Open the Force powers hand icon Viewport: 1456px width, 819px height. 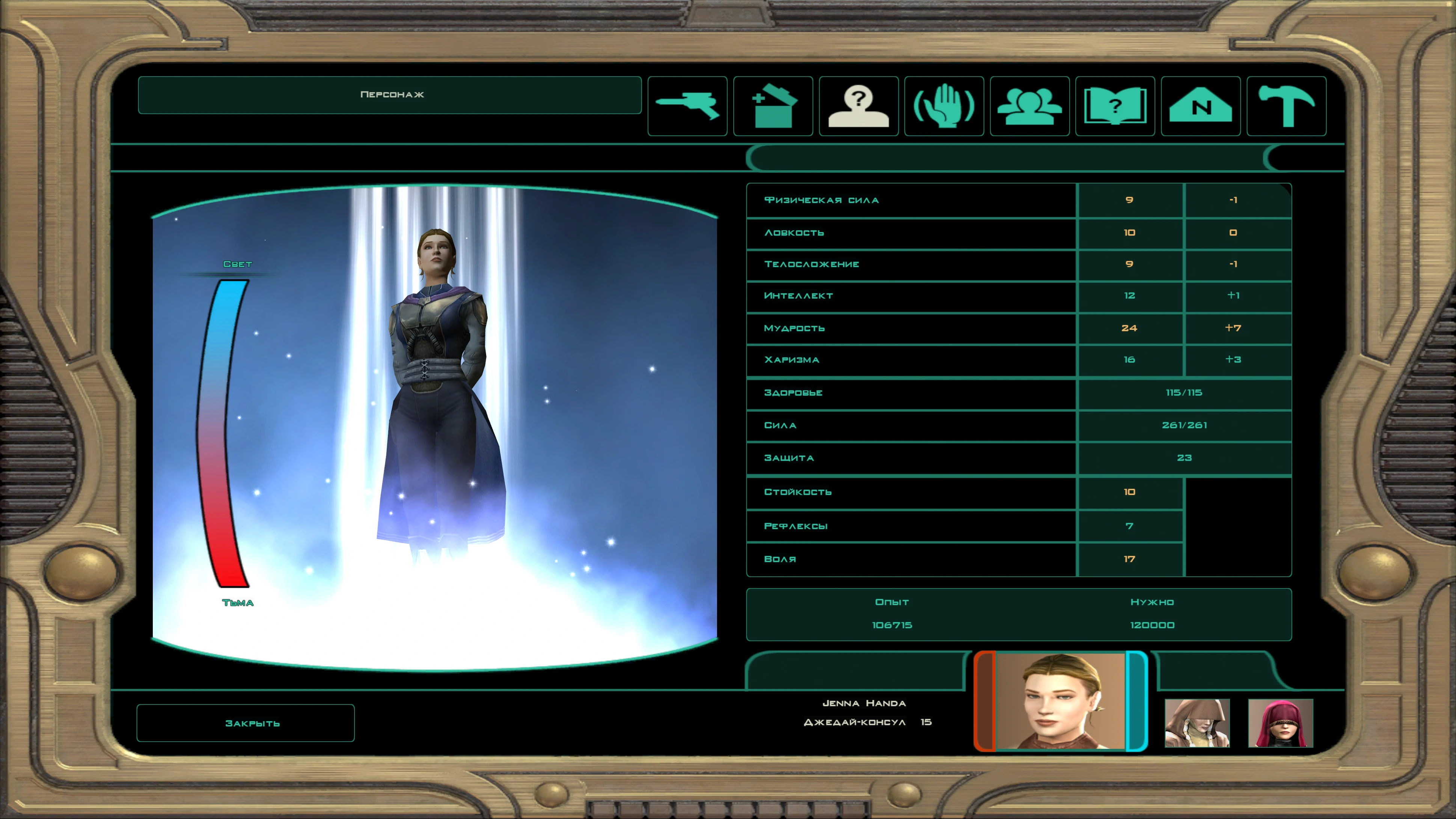(944, 106)
